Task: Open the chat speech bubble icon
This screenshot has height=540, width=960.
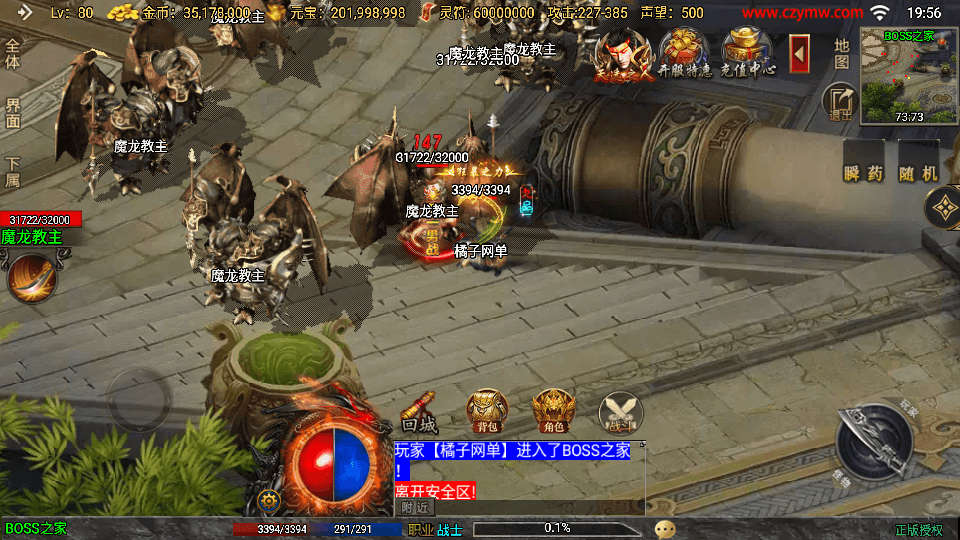Action: click(665, 528)
